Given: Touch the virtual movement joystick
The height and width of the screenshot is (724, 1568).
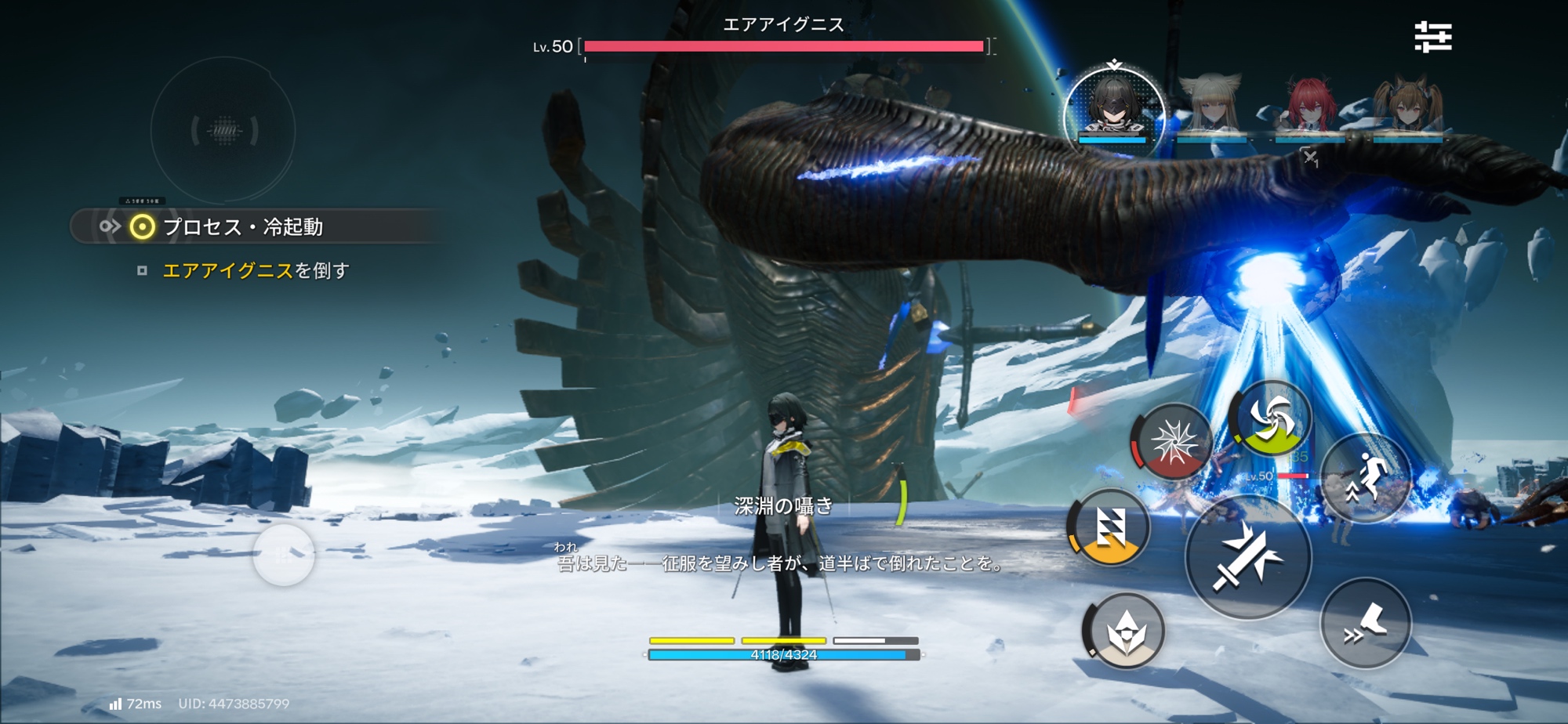Looking at the screenshot, I should point(284,556).
